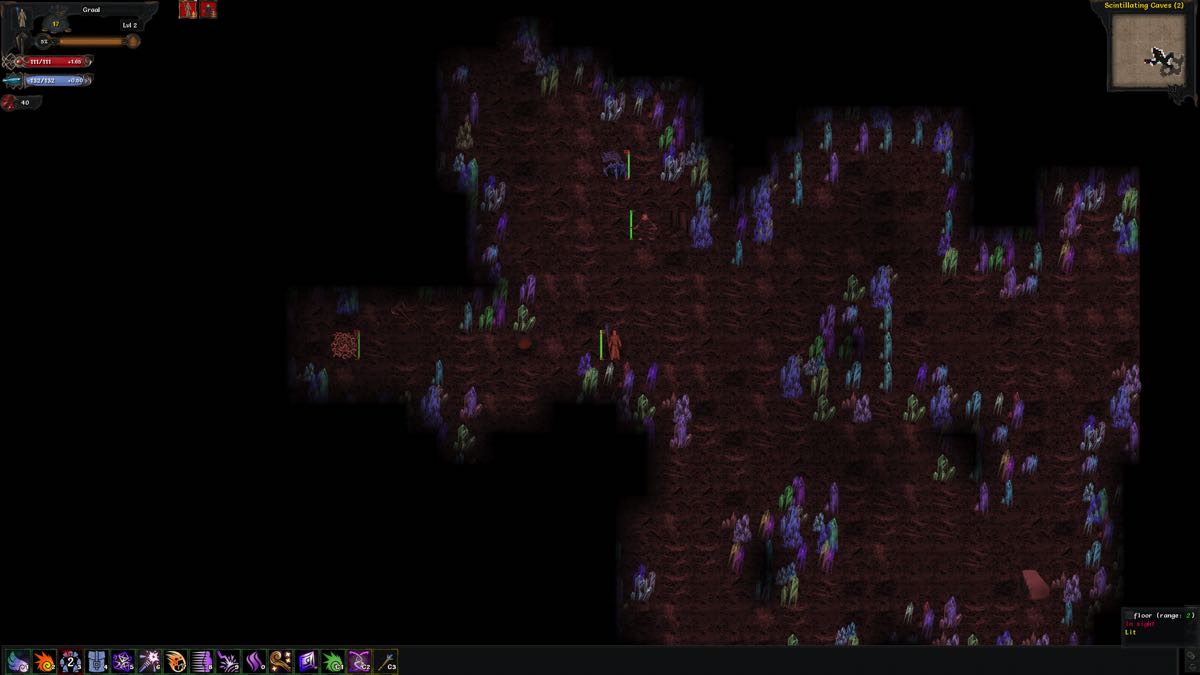Select the first party member portrait
1200x675 pixels.
187,10
